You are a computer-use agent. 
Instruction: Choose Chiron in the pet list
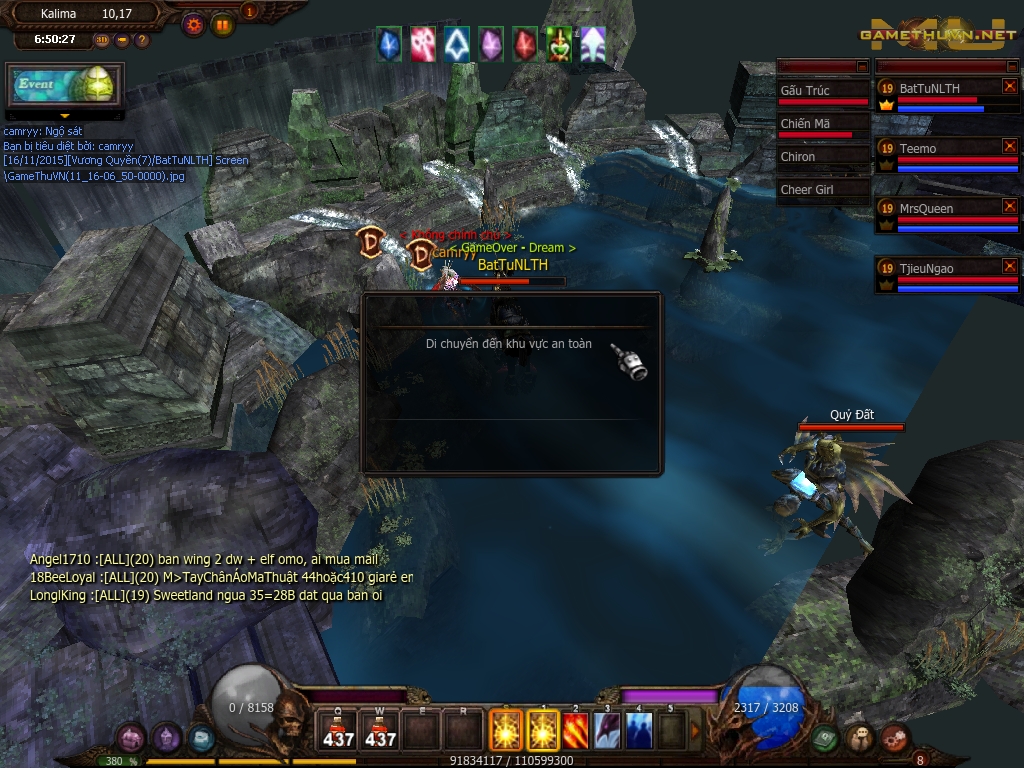click(x=823, y=157)
